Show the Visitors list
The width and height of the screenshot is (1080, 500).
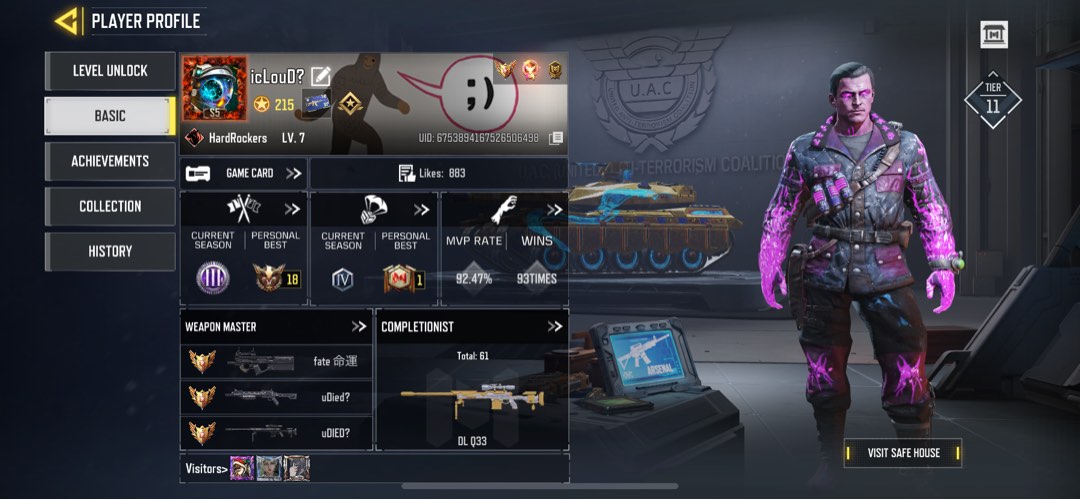pyautogui.click(x=207, y=468)
